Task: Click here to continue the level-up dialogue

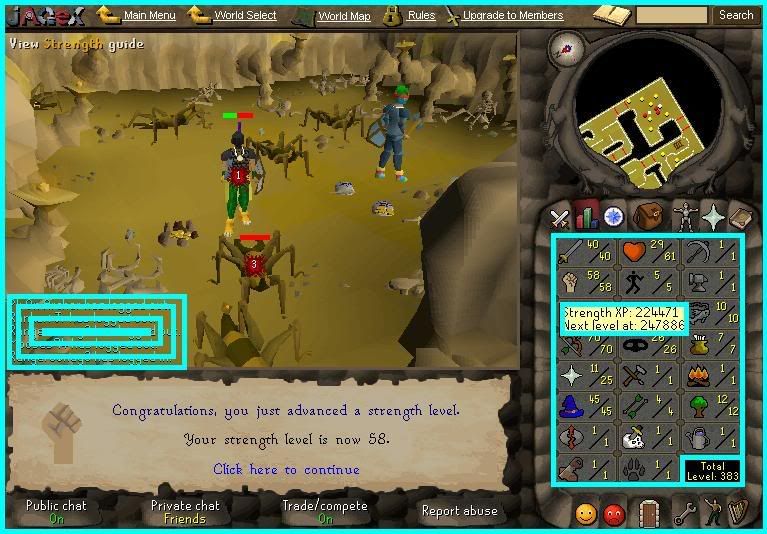Action: (x=286, y=469)
